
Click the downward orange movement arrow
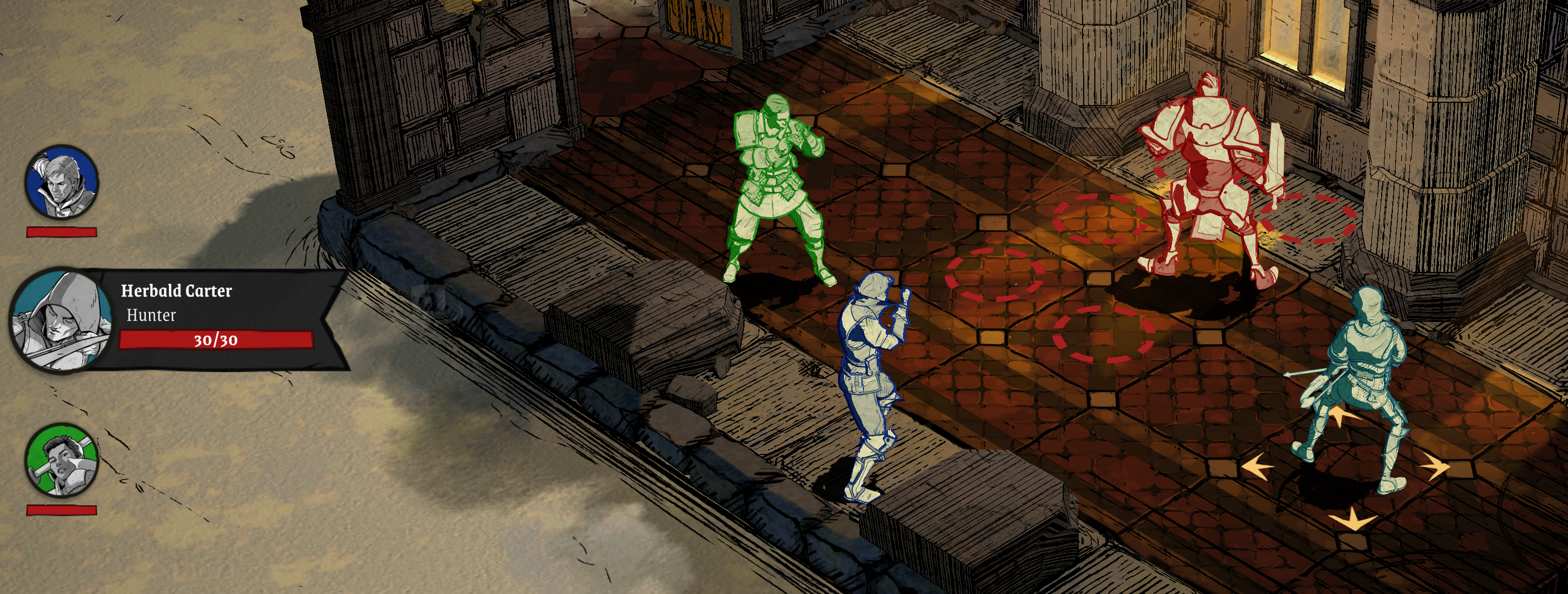click(x=1353, y=519)
